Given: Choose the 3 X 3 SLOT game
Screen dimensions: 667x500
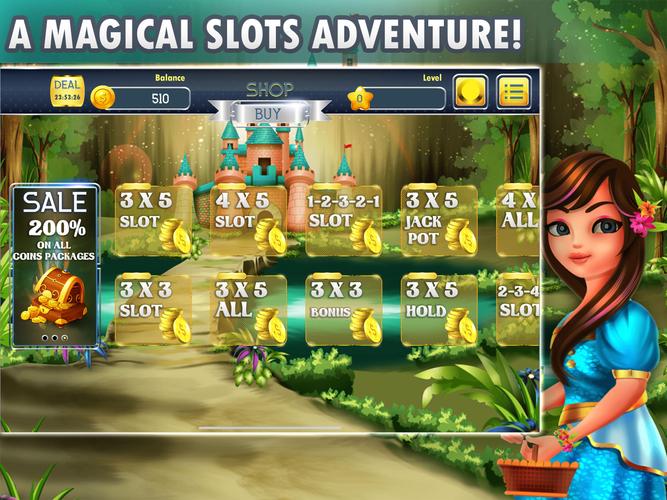Looking at the screenshot, I should [x=153, y=310].
